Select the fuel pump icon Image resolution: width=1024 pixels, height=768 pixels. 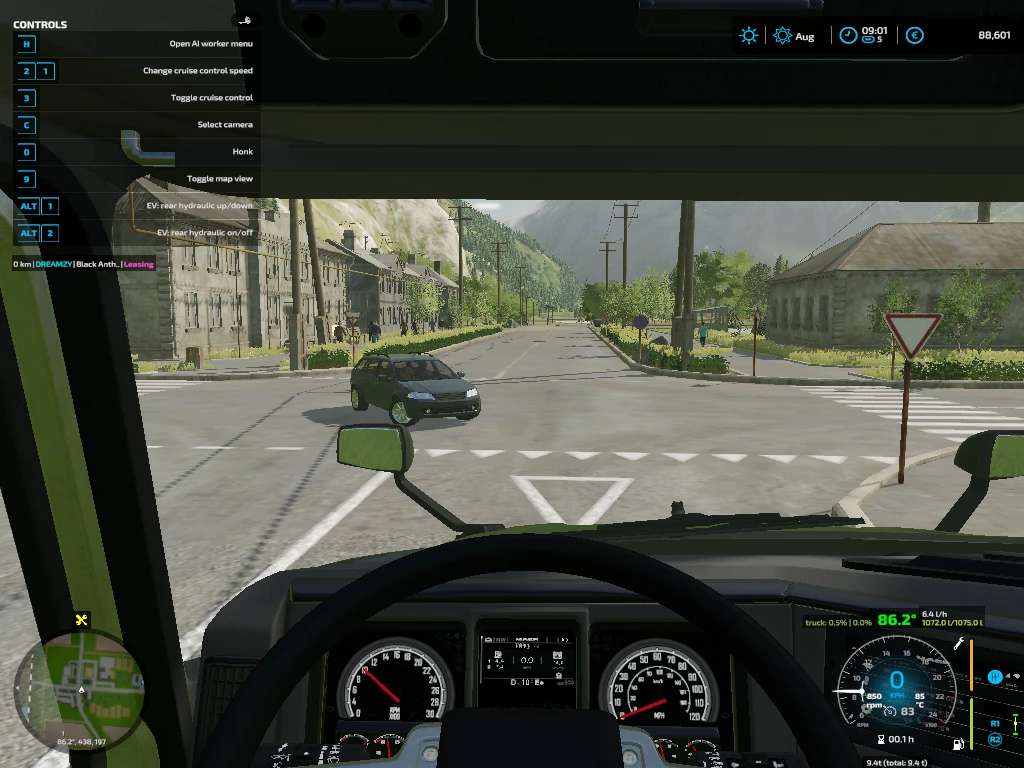pyautogui.click(x=959, y=744)
